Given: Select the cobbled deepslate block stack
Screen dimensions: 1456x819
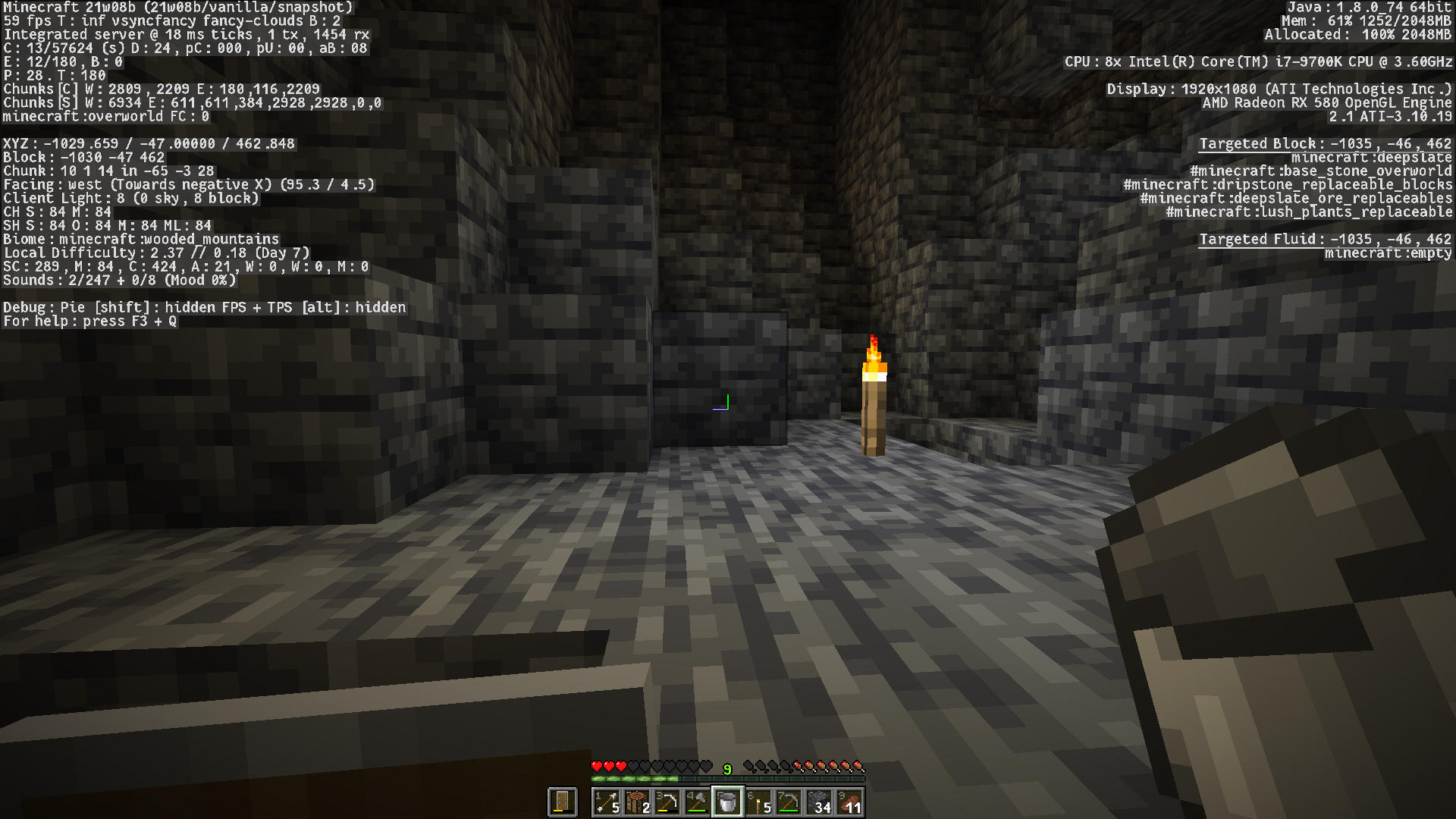Looking at the screenshot, I should click(819, 802).
